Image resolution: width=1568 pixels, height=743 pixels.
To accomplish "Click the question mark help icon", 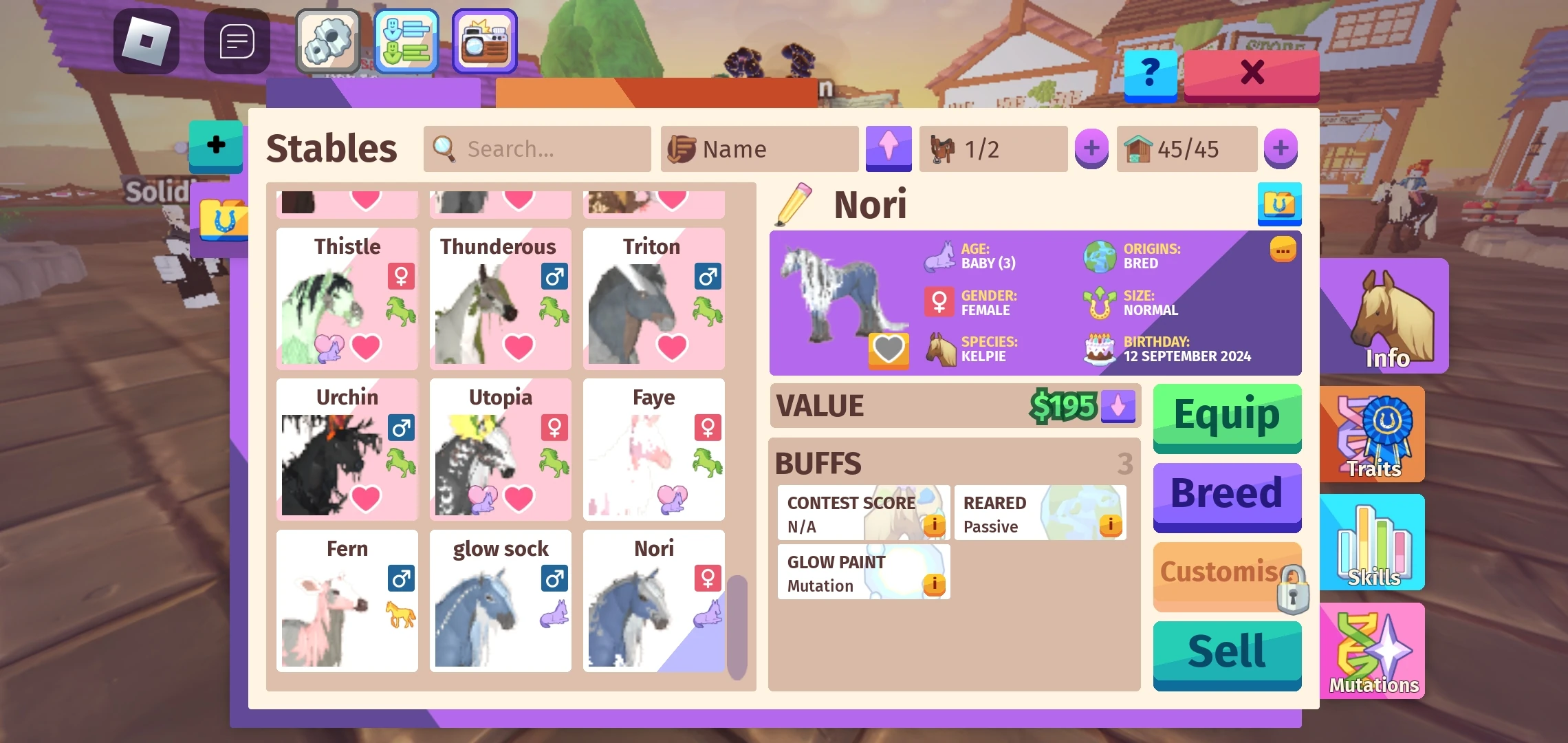I will click(1150, 76).
